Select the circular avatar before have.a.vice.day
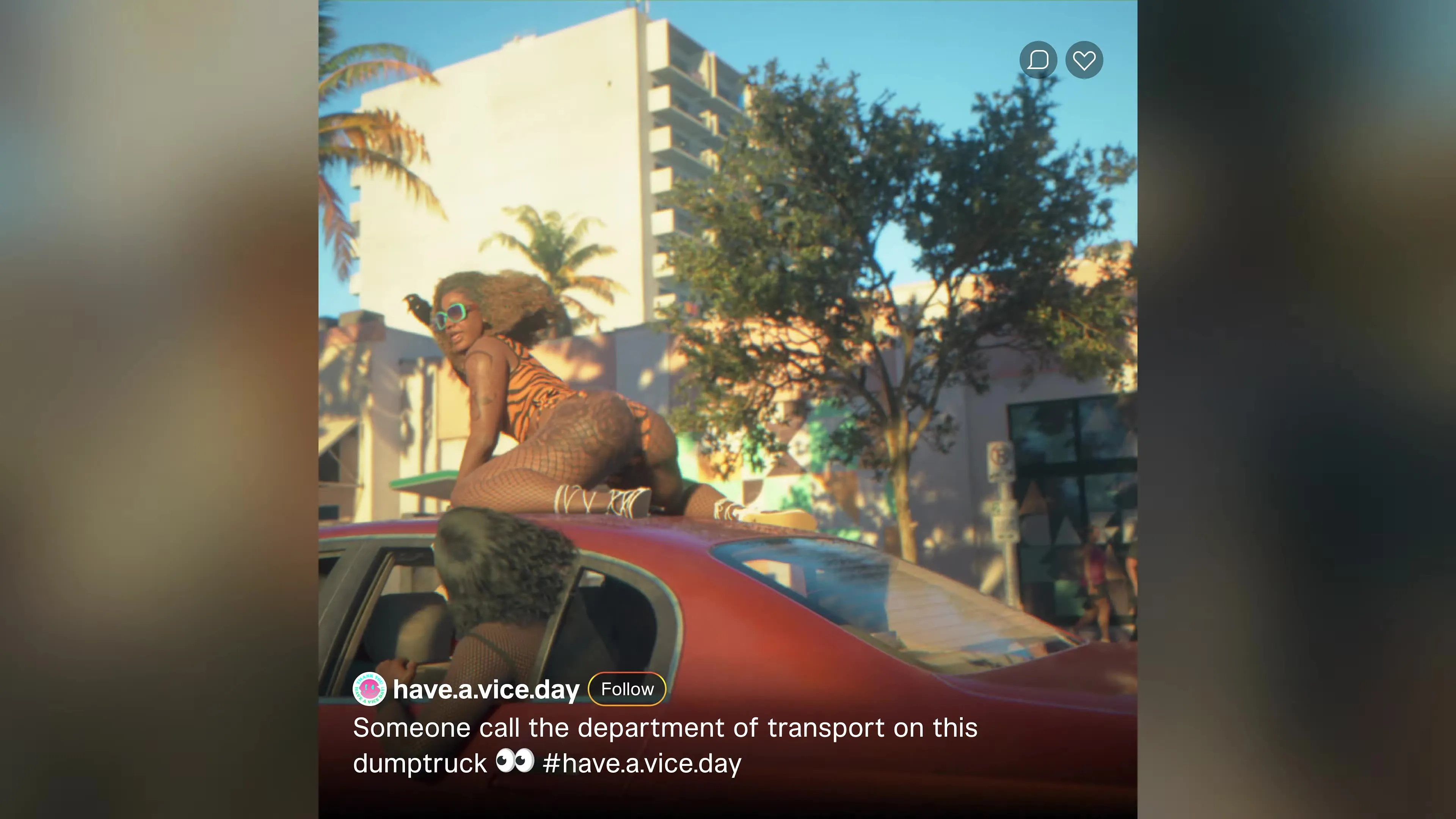Image resolution: width=1456 pixels, height=819 pixels. (x=370, y=689)
